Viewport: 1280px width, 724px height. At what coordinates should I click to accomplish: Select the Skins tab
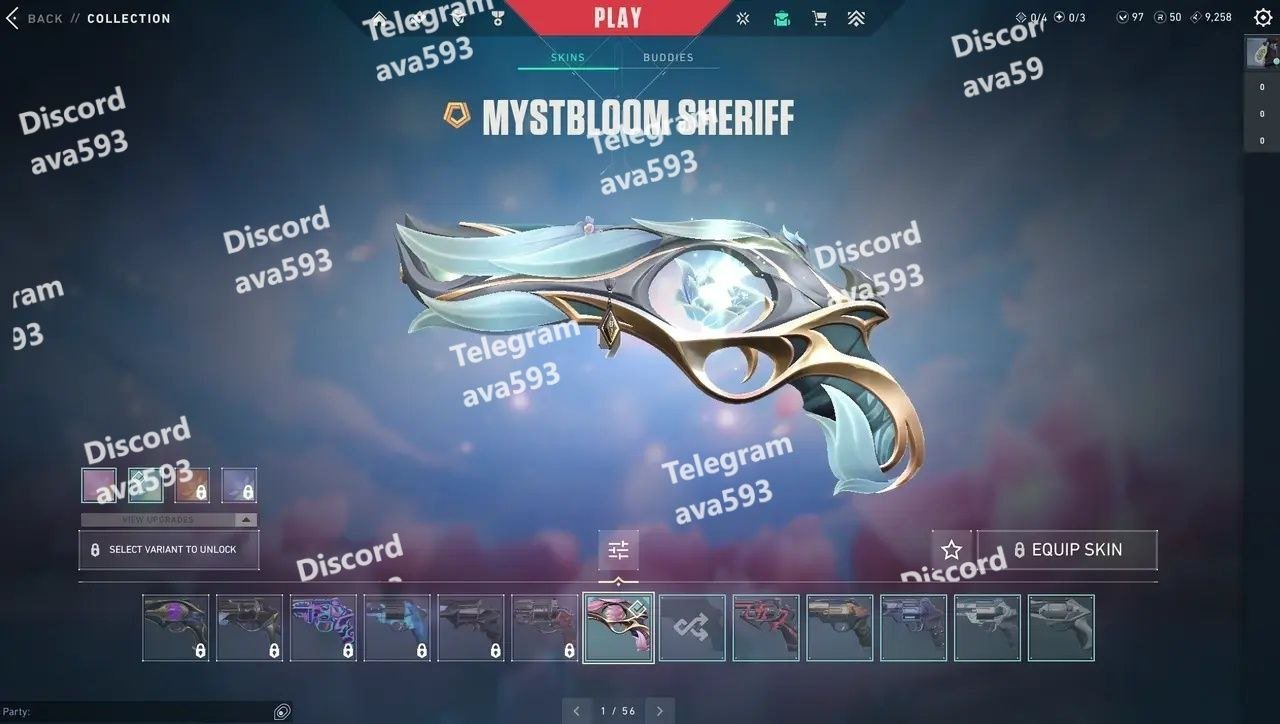click(x=567, y=57)
